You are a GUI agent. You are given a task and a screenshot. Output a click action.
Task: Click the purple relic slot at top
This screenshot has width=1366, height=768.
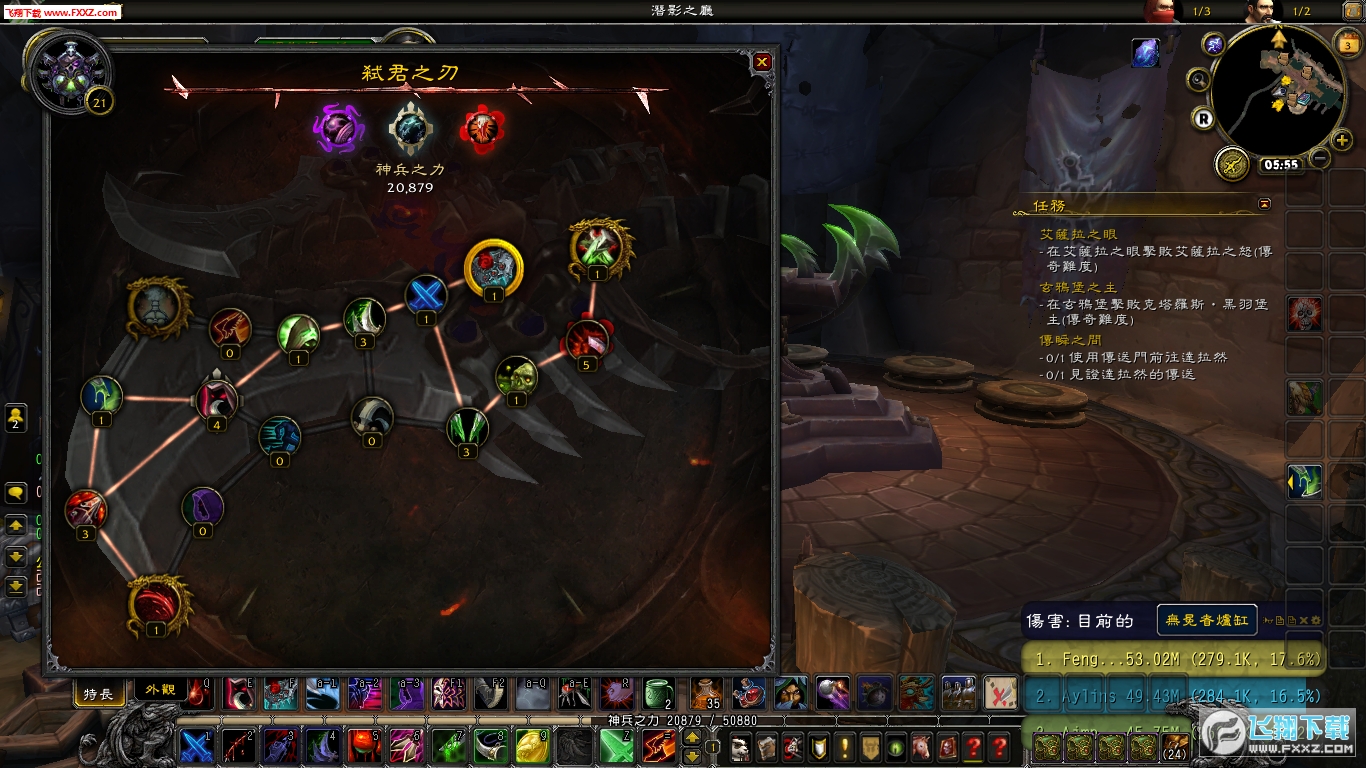(337, 128)
